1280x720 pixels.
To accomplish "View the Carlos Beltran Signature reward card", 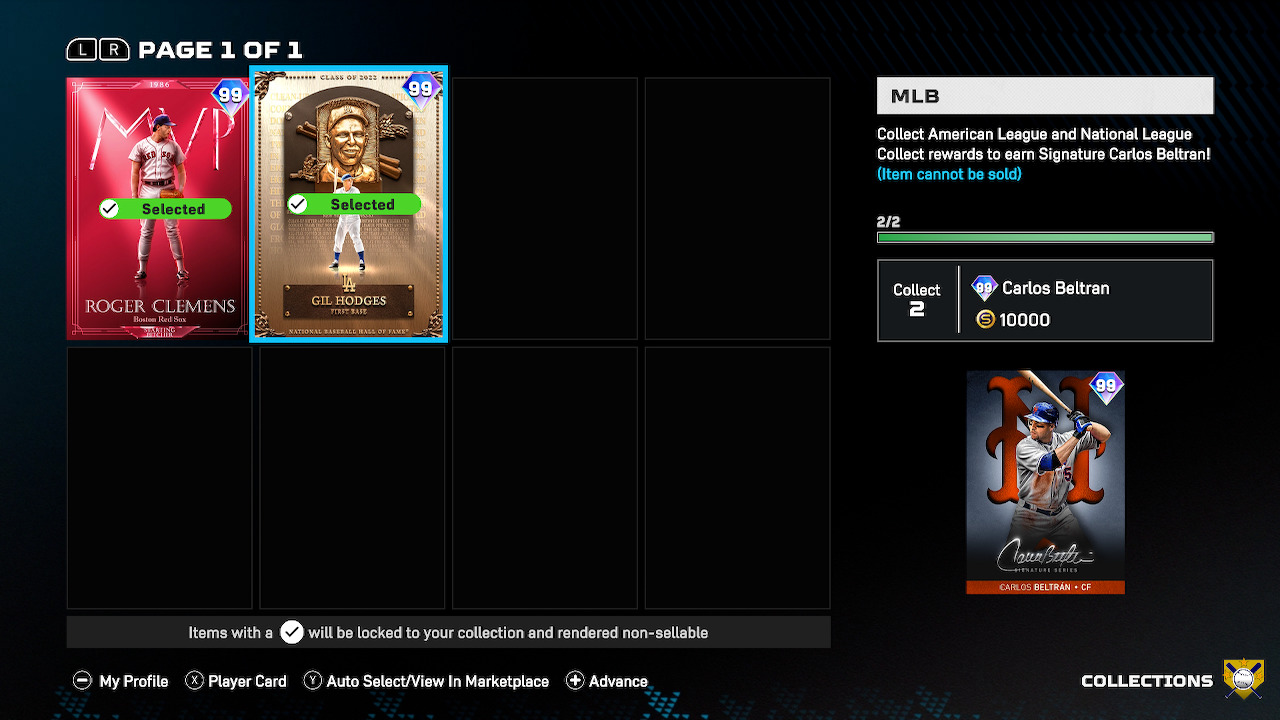I will tap(1045, 482).
